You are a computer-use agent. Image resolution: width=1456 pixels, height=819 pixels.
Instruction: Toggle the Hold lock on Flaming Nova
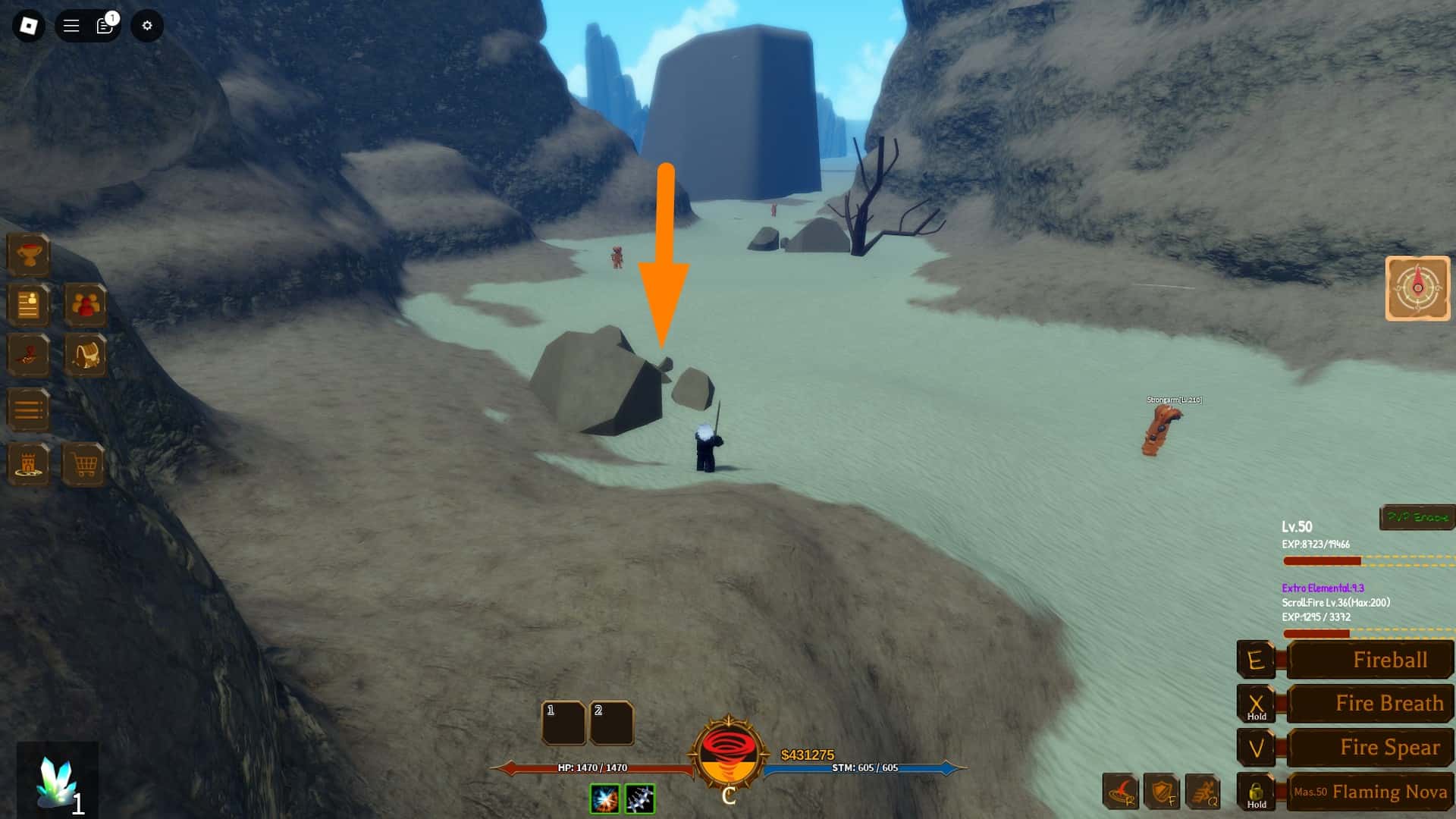1257,792
